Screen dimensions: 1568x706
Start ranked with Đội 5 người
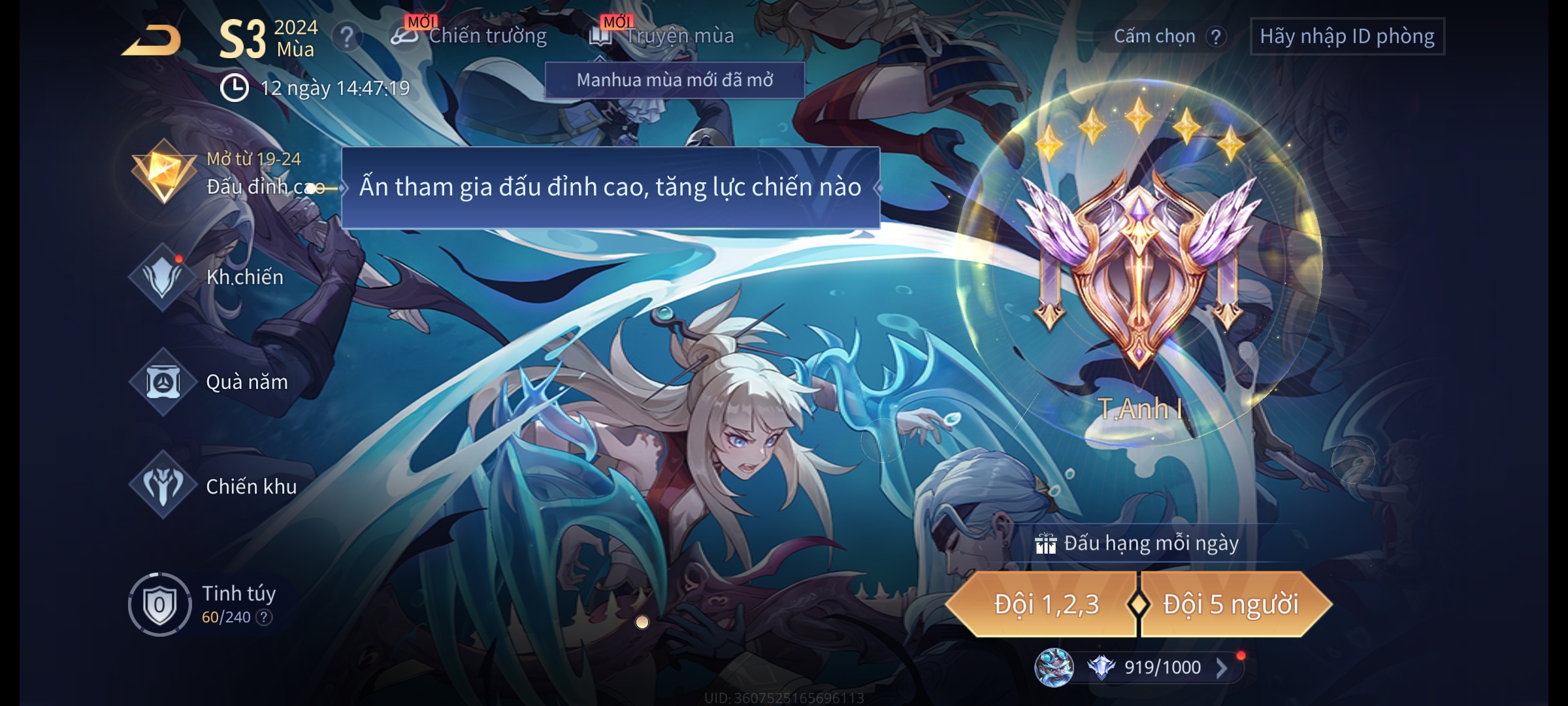pos(1231,604)
